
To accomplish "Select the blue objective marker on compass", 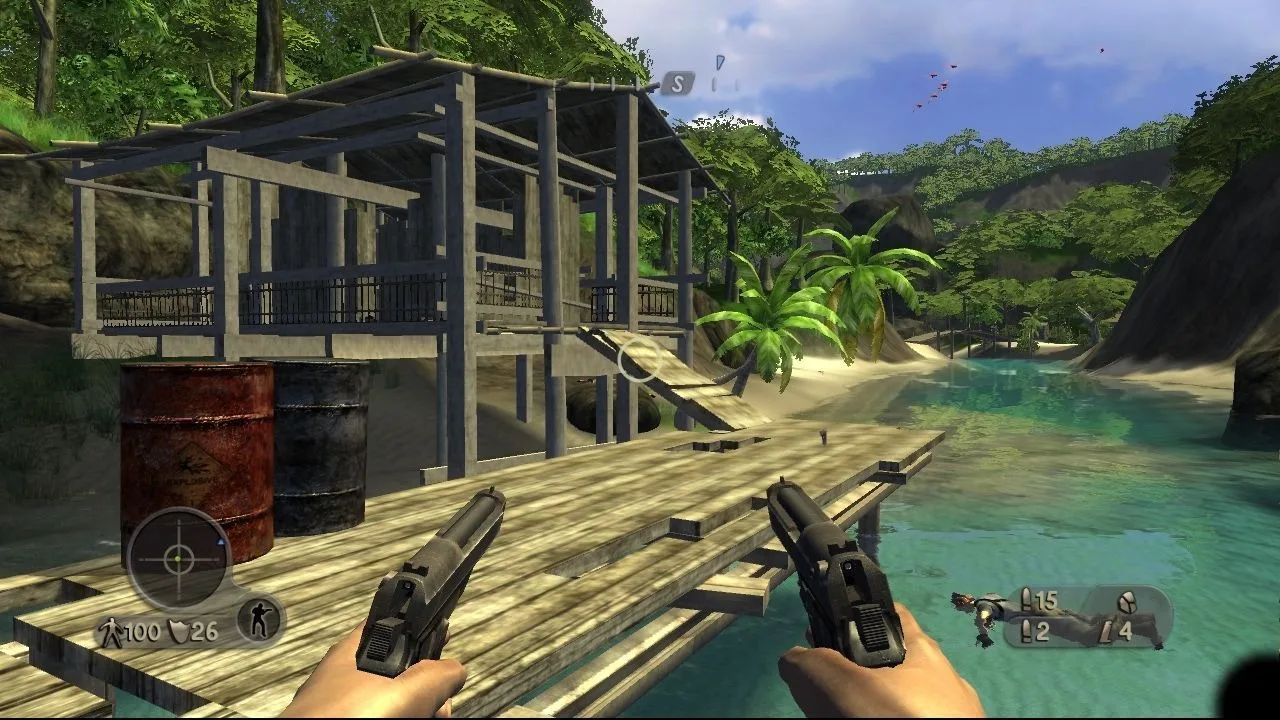I will (x=718, y=62).
